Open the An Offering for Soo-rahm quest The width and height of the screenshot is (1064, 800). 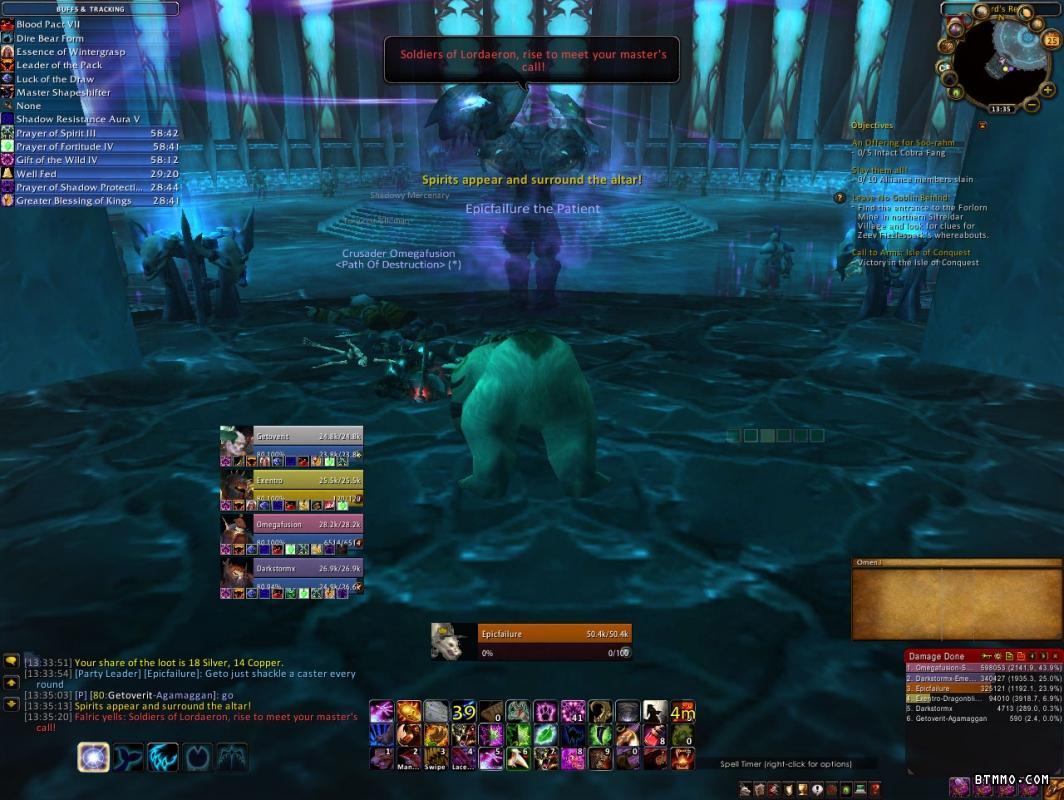pyautogui.click(x=905, y=143)
